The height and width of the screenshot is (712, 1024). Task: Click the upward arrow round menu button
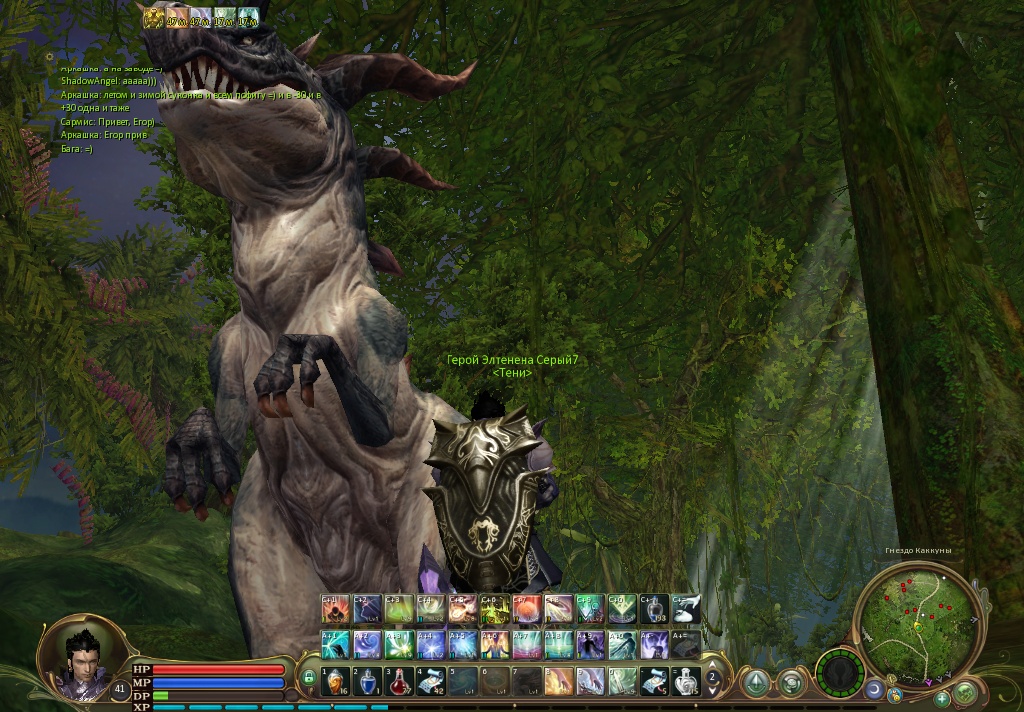click(757, 683)
